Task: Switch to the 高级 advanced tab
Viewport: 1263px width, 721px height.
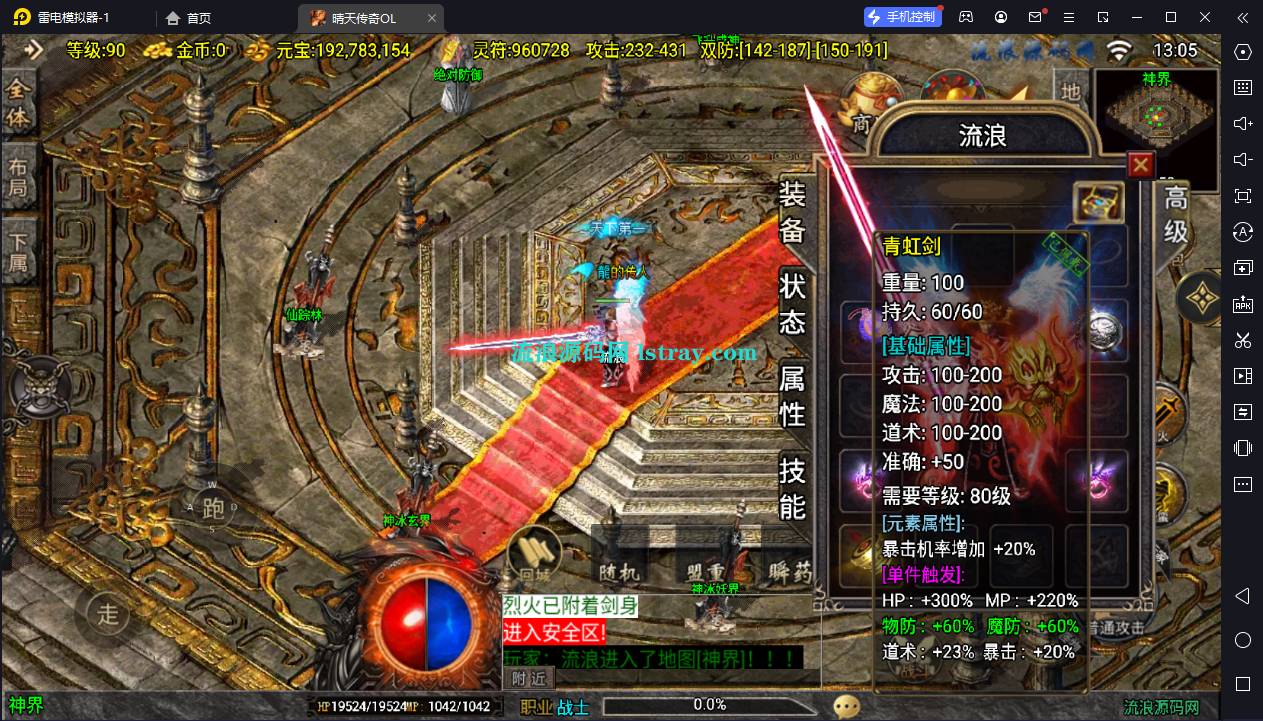Action: 1175,215
